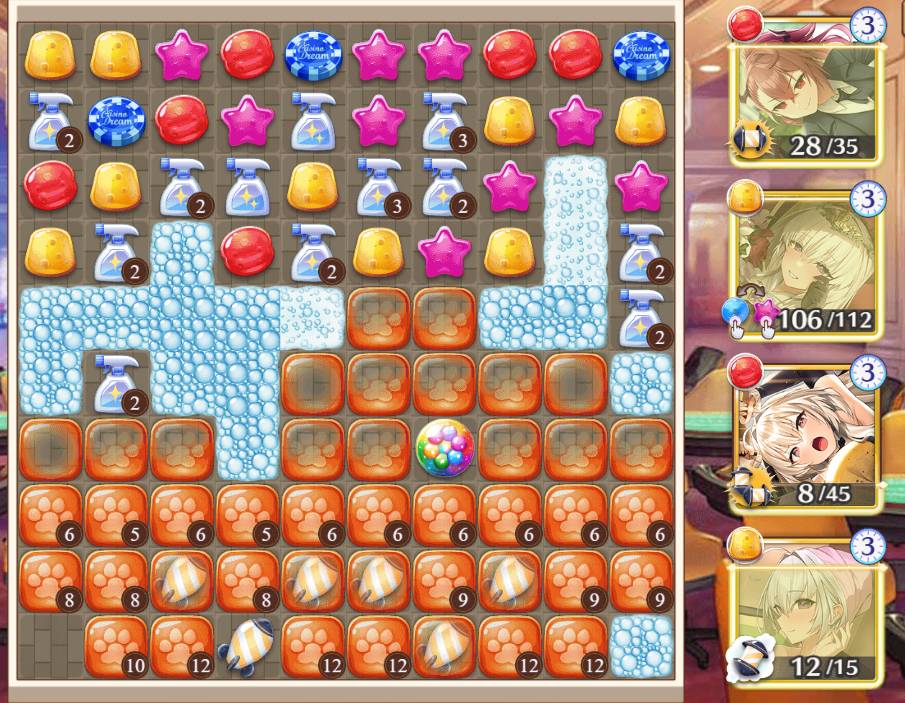Choose the paw block numbered 10
This screenshot has height=703, width=905.
[115, 645]
